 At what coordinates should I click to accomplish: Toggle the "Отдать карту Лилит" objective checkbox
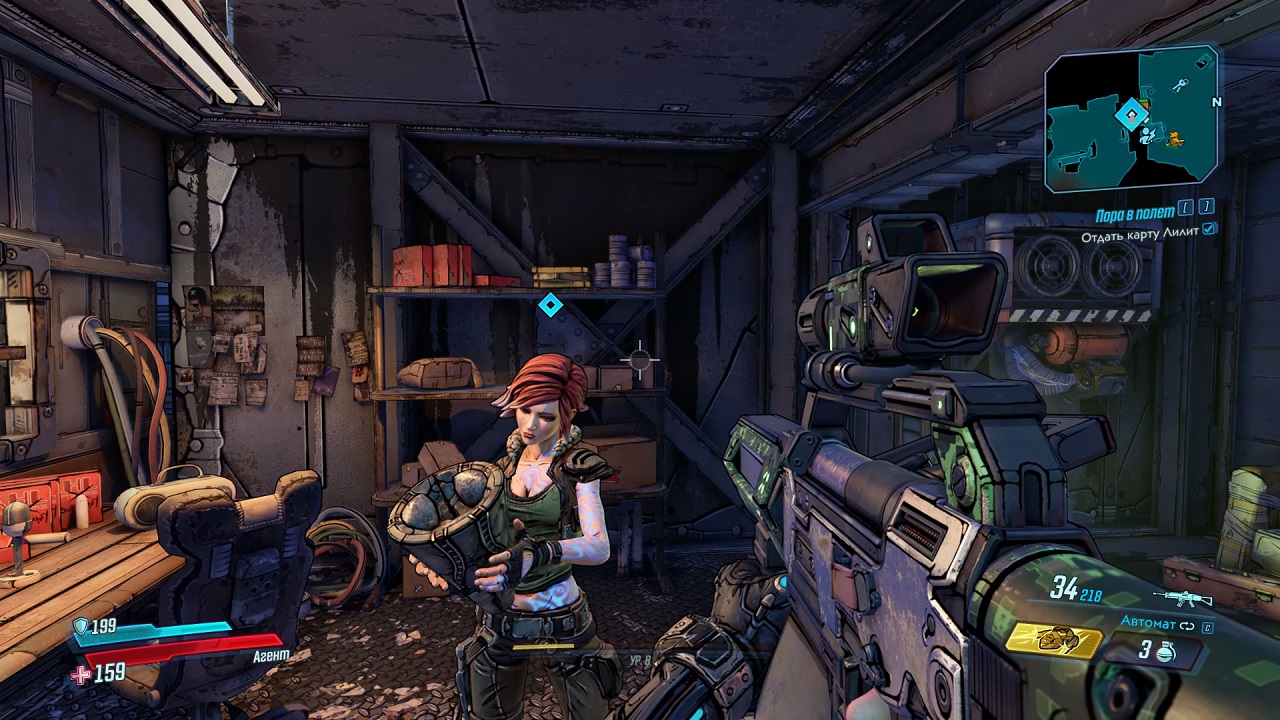(1210, 230)
